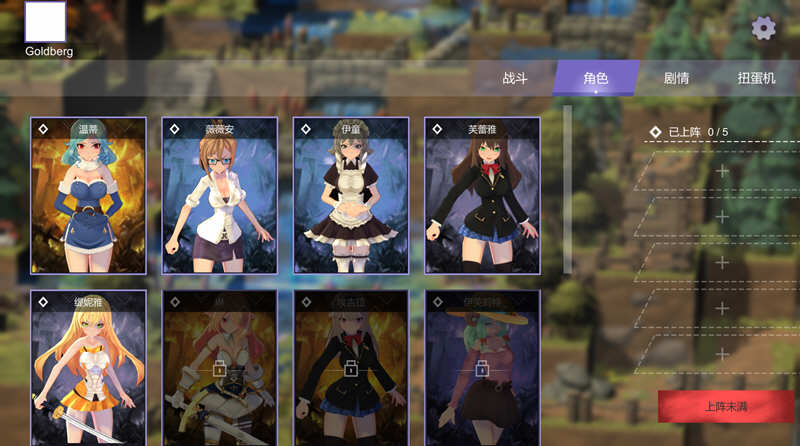Viewport: 800px width, 446px height.
Task: Switch to the 战斗 battle tab
Action: coord(514,78)
